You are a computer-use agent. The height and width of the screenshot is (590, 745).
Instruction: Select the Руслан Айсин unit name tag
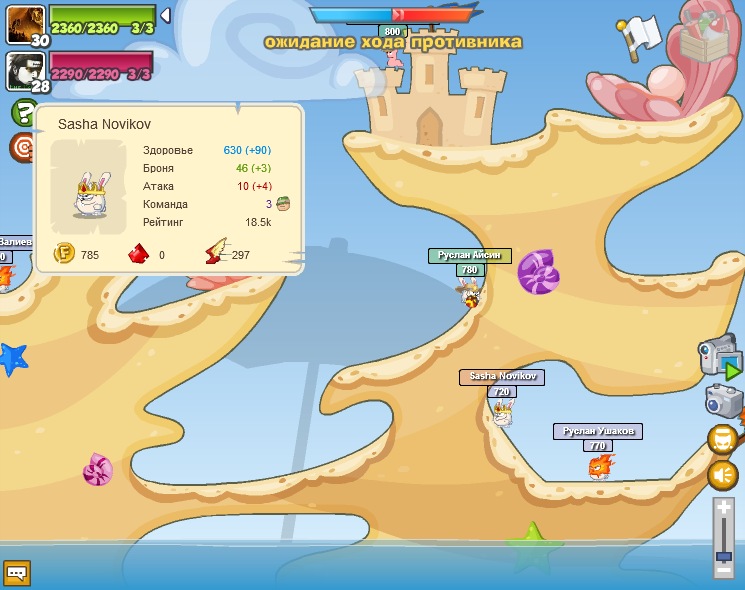469,256
